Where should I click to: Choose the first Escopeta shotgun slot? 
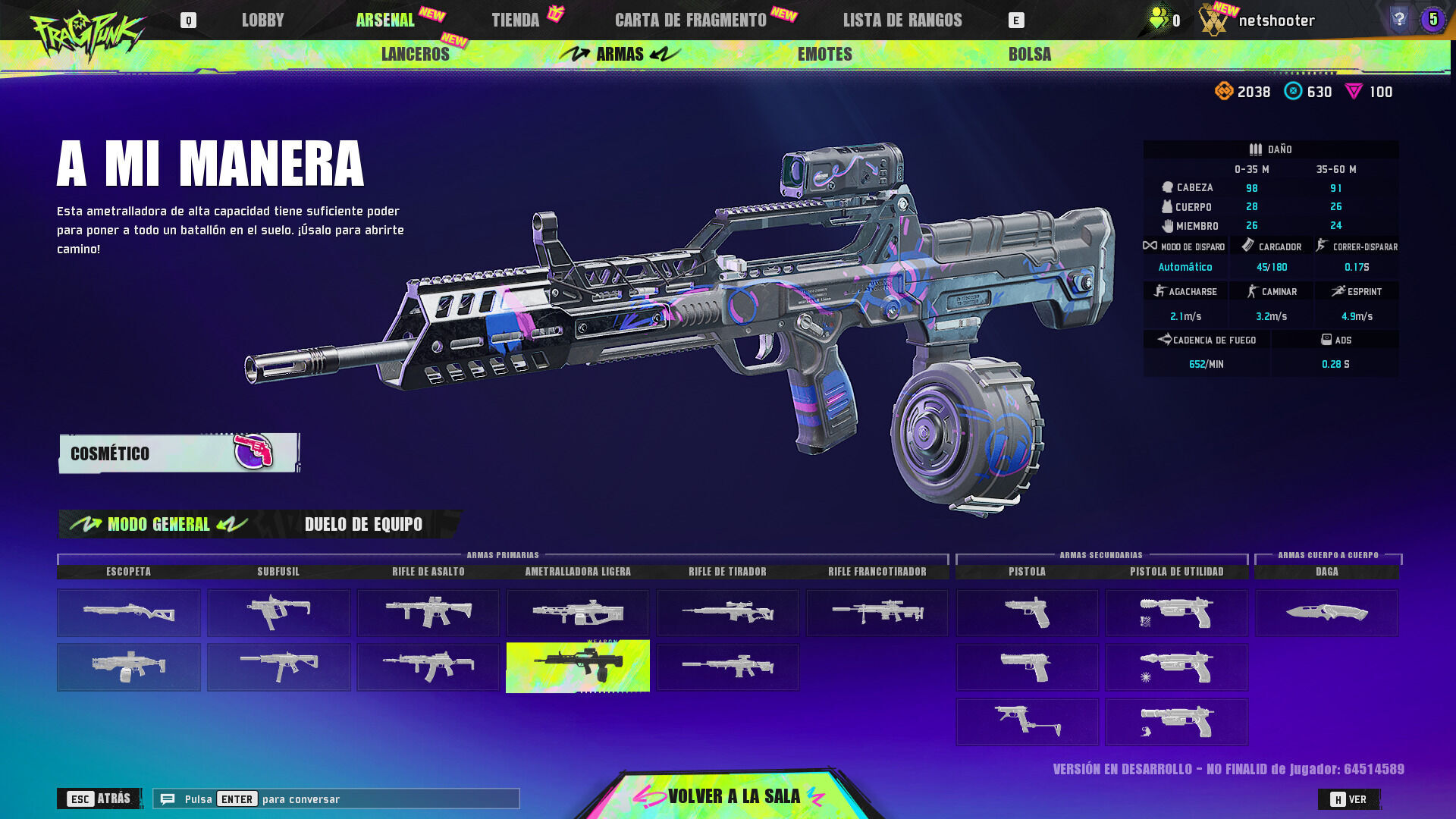coord(129,613)
